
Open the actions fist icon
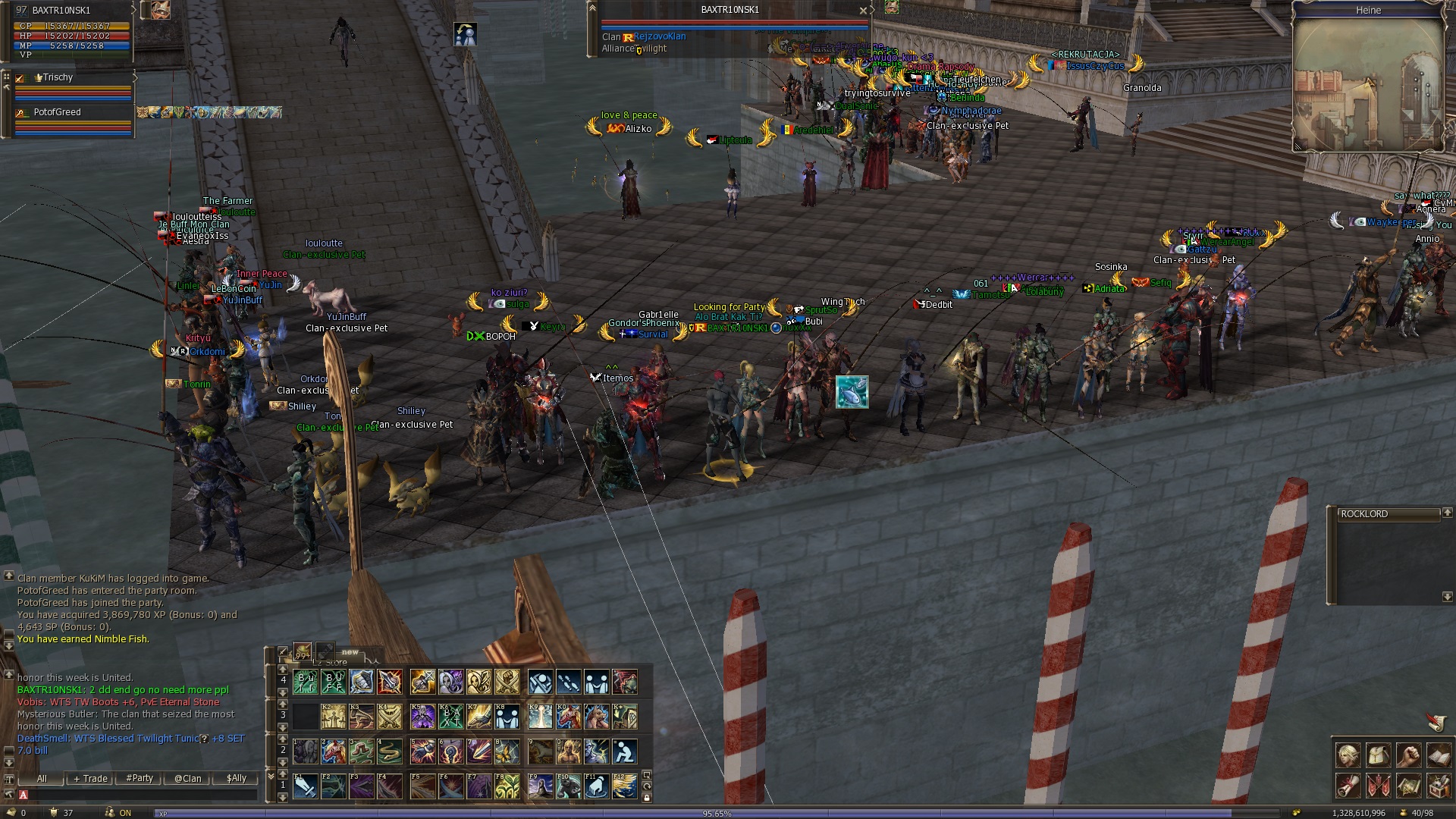1408,755
